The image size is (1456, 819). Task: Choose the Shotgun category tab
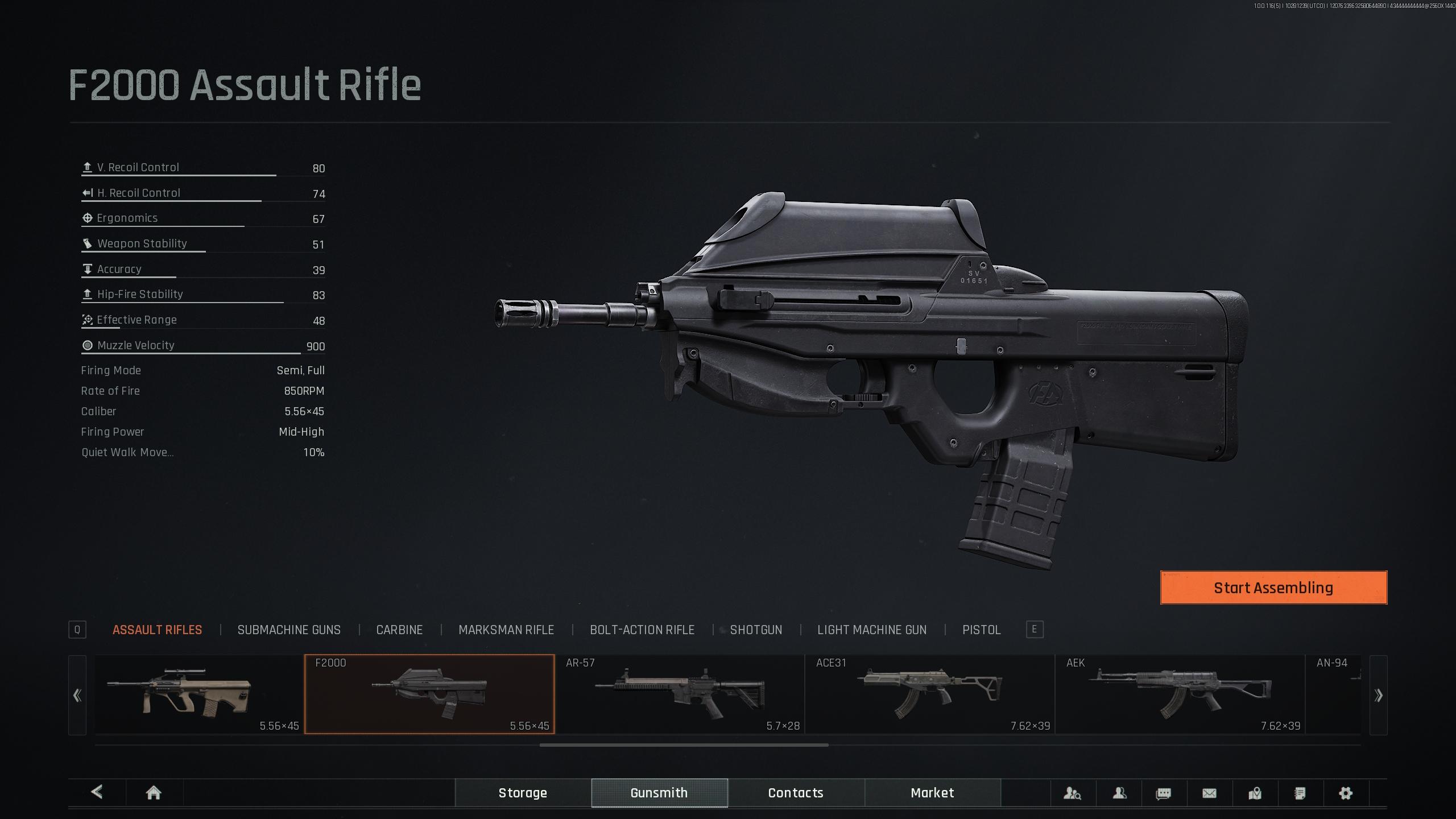click(x=756, y=630)
